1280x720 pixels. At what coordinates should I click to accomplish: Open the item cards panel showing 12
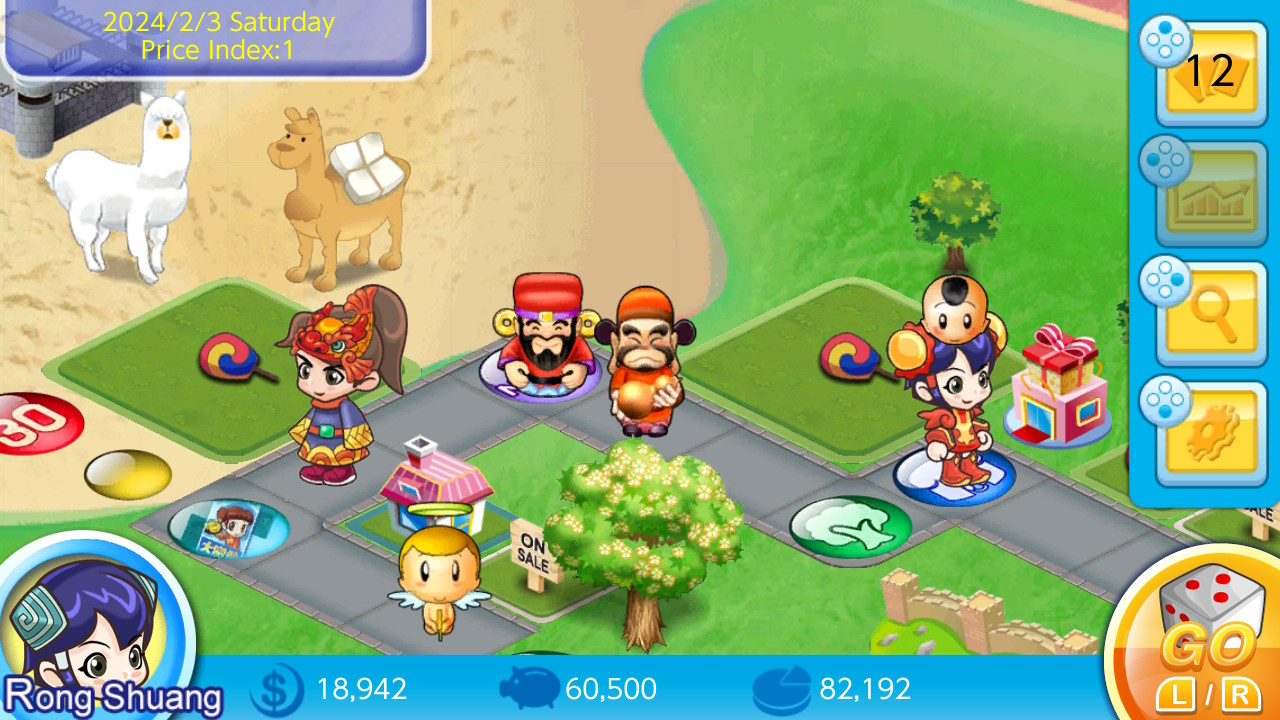(x=1210, y=70)
